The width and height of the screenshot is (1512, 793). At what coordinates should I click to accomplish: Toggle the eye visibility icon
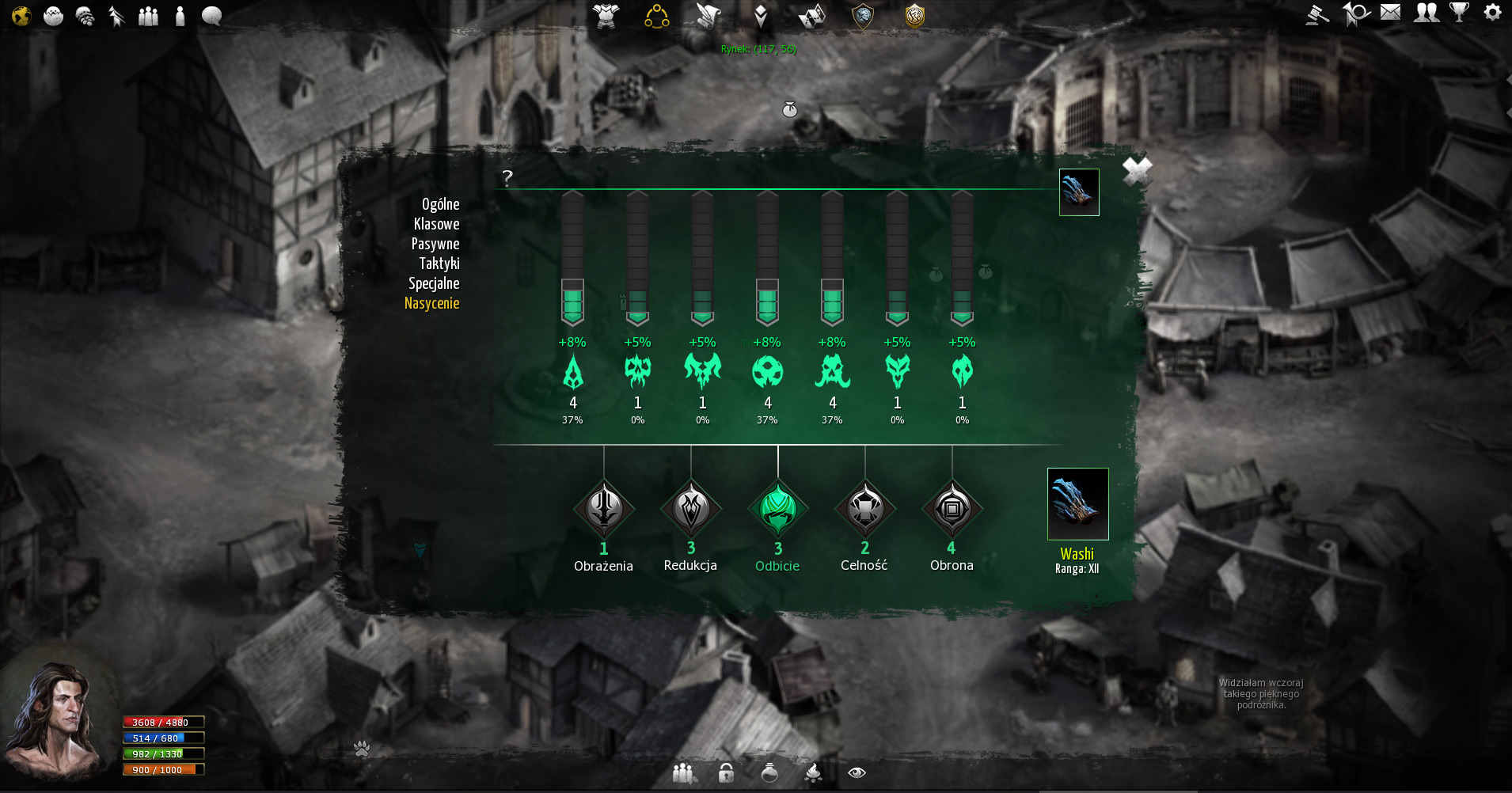(857, 773)
